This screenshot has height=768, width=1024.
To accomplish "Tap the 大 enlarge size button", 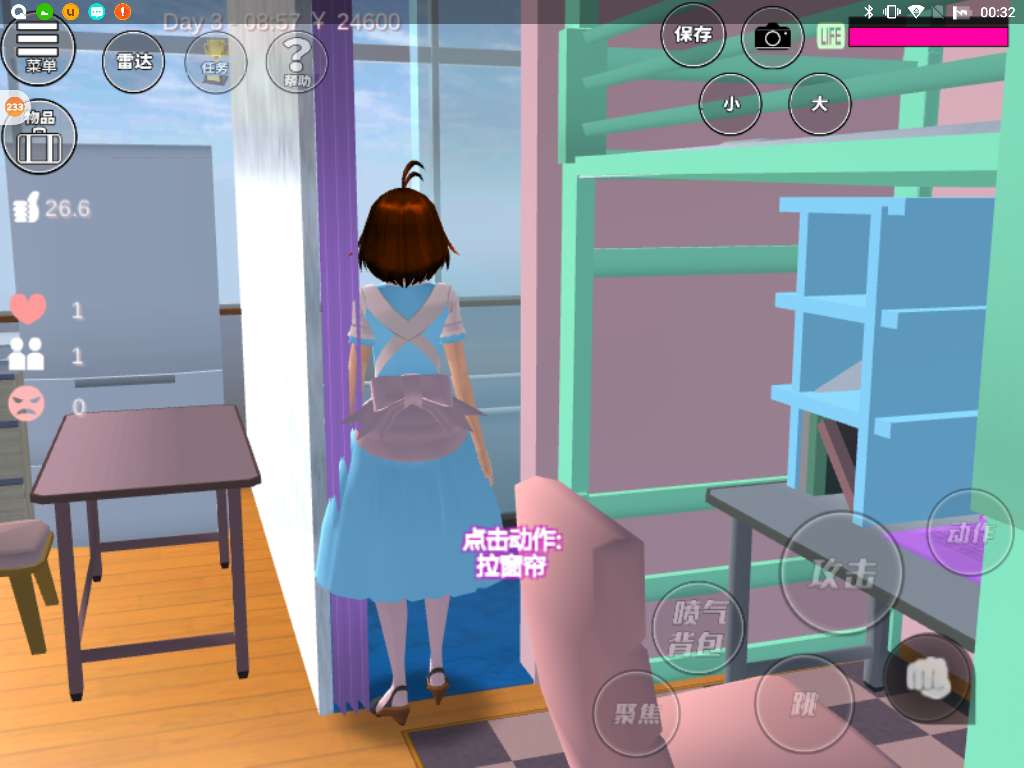I will (820, 103).
